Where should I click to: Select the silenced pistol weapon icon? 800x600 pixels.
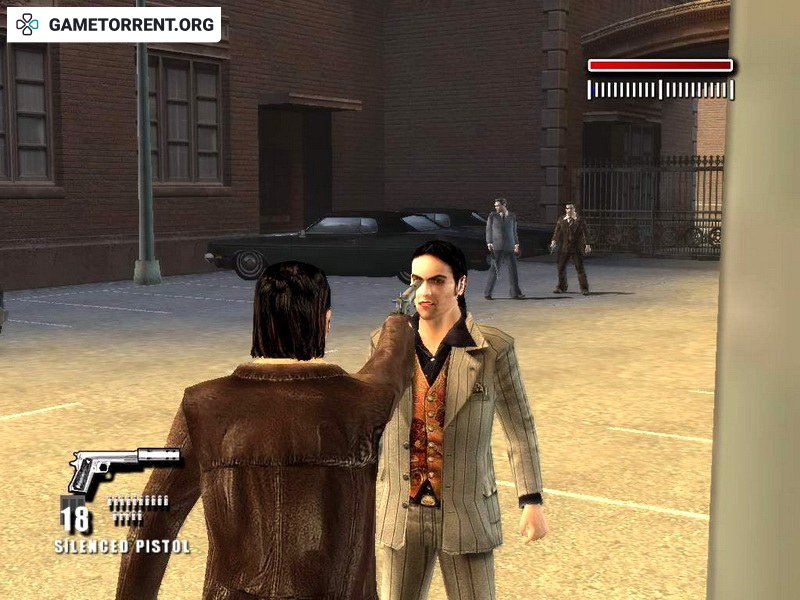point(122,468)
